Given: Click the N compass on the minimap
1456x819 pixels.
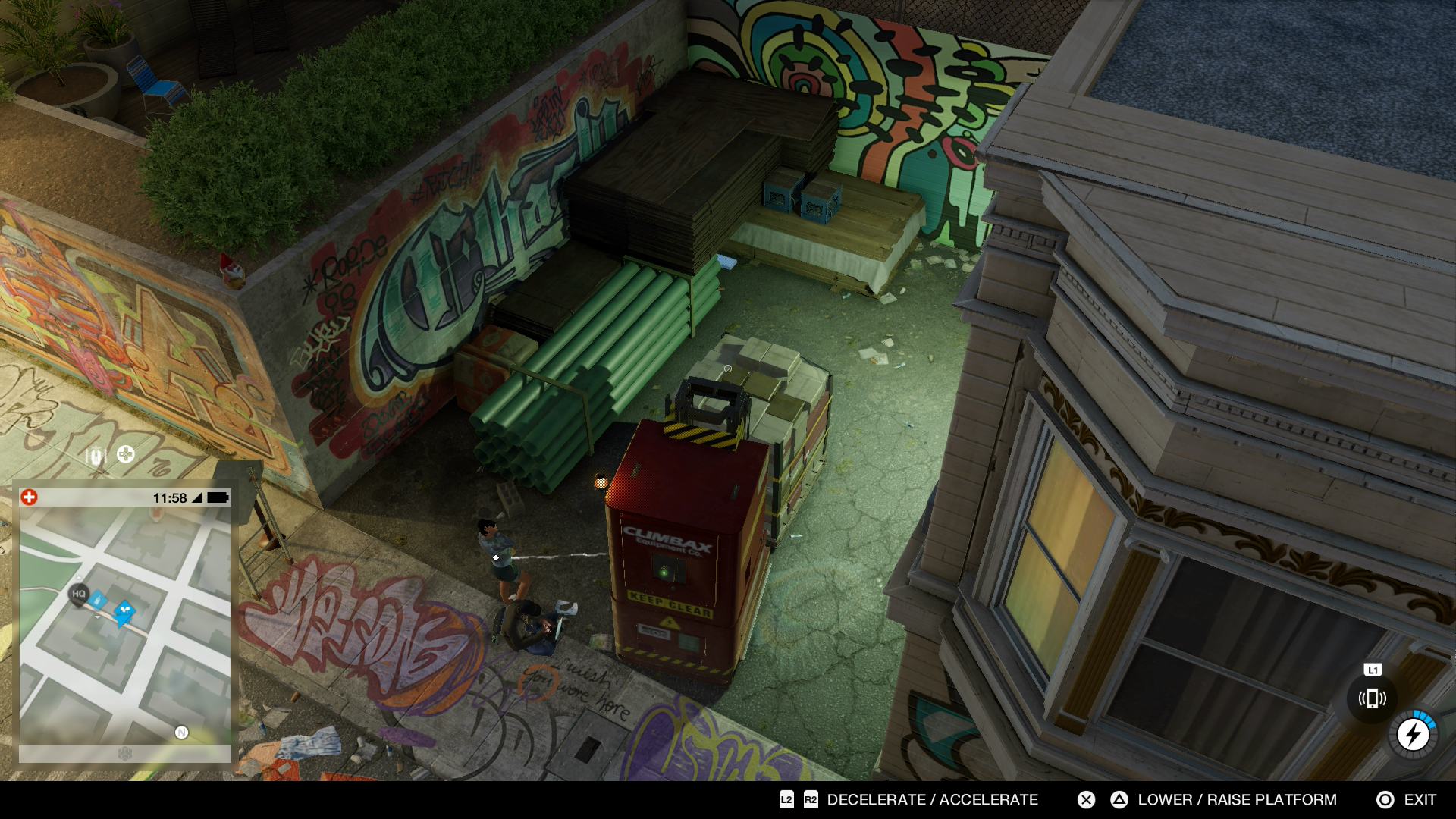Looking at the screenshot, I should click(x=181, y=732).
